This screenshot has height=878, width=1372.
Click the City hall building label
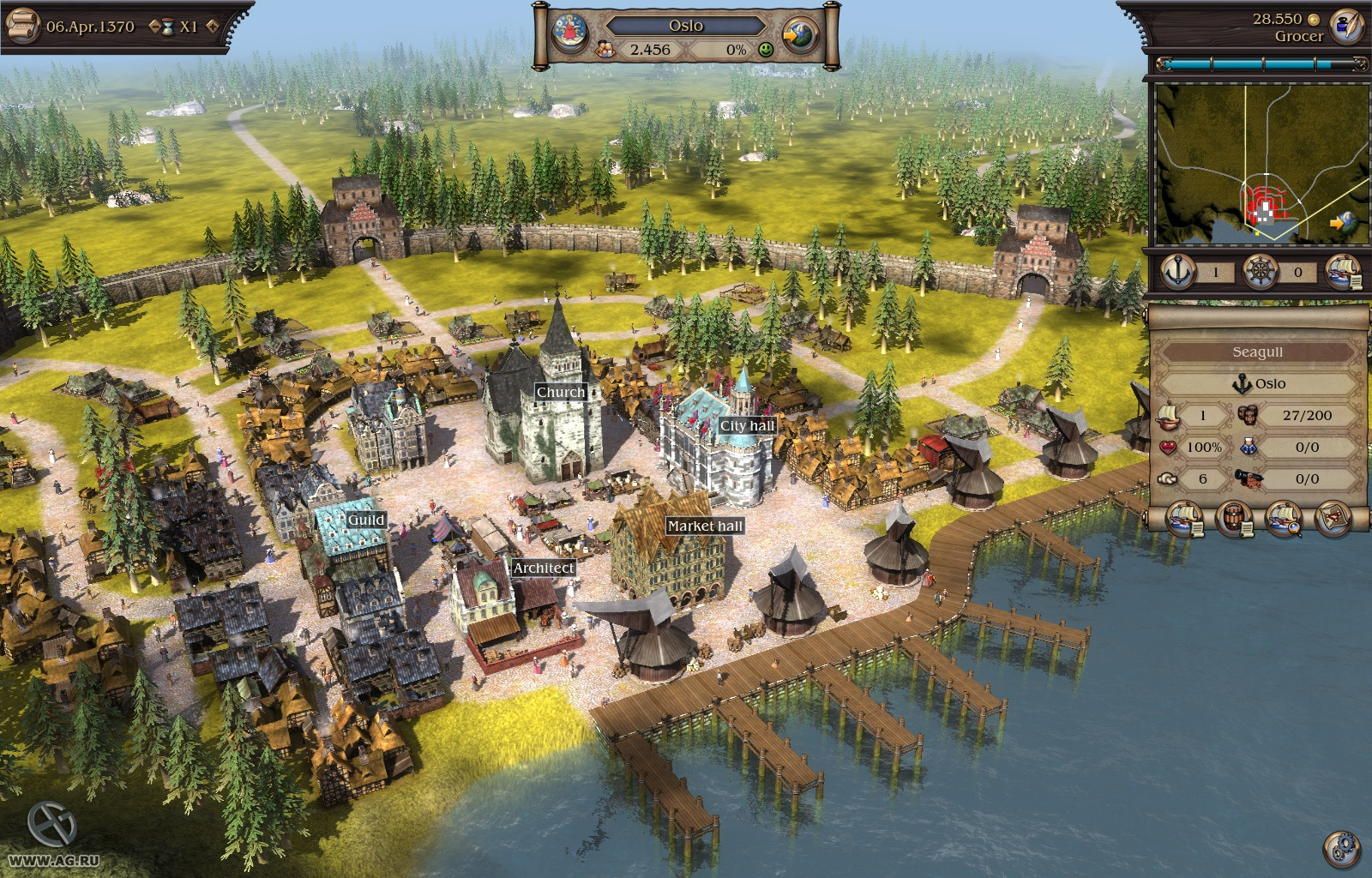pos(747,425)
